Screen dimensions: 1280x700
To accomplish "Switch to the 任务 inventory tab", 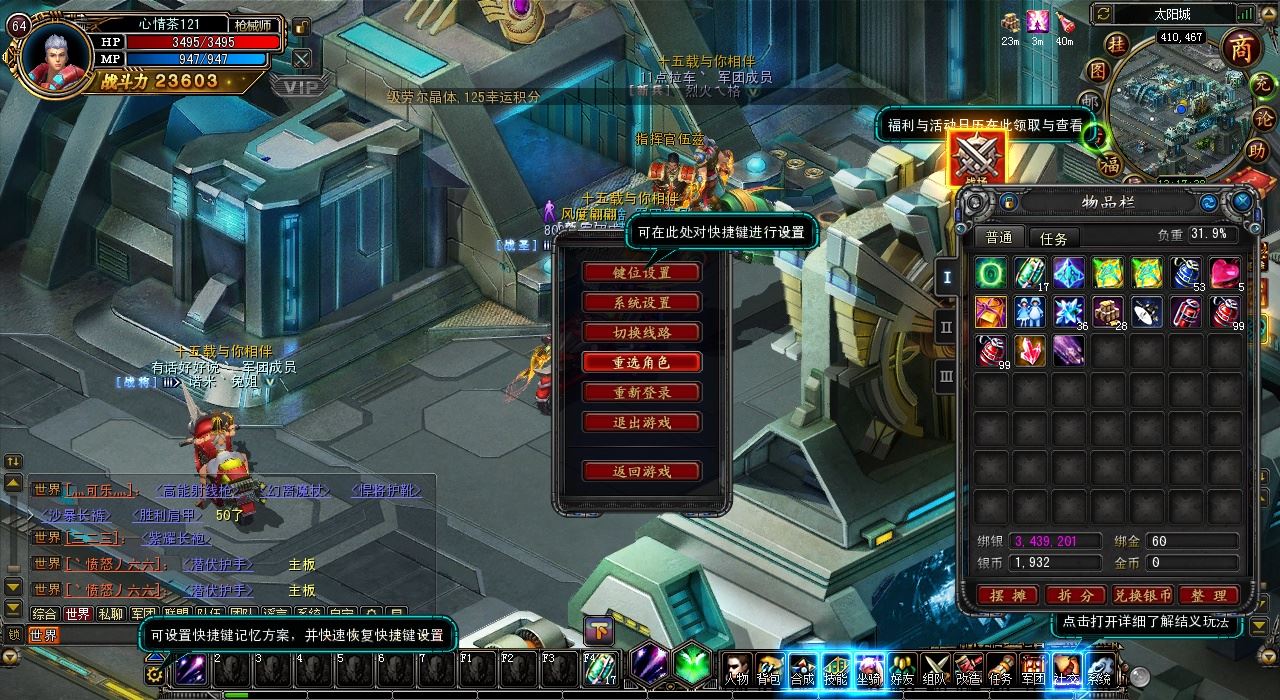I will (1054, 238).
